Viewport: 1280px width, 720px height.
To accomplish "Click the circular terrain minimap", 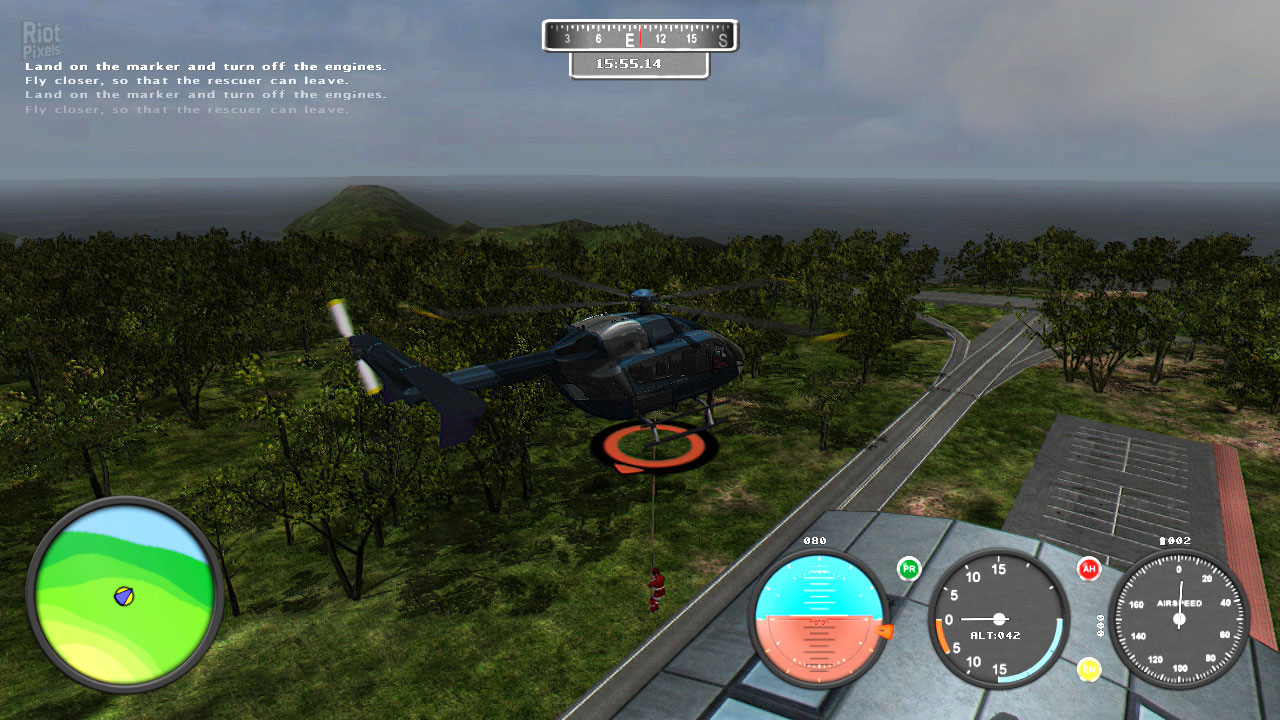I will [124, 594].
